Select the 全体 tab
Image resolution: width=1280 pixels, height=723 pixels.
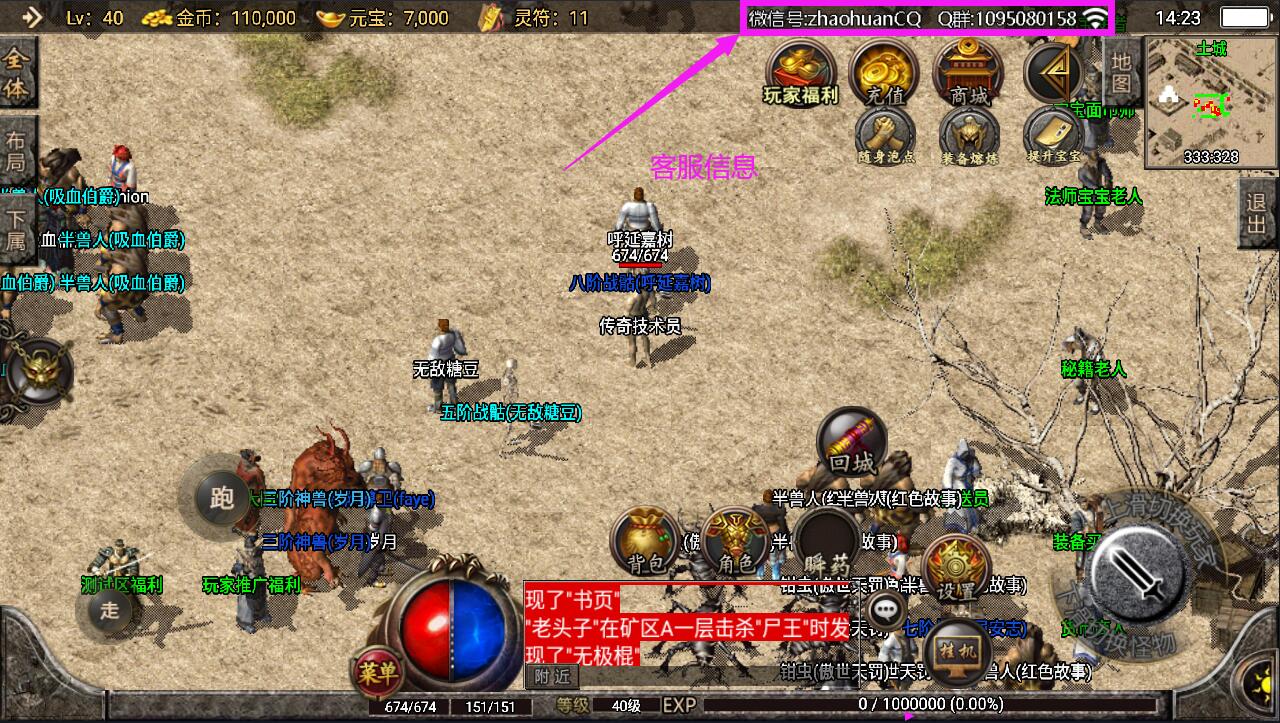point(16,75)
